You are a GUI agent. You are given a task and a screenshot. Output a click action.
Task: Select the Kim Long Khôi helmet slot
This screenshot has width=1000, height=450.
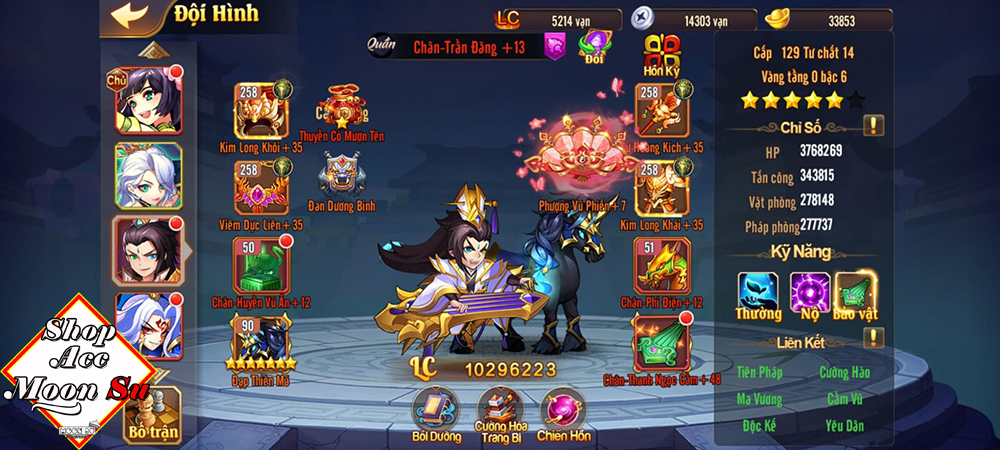260,110
